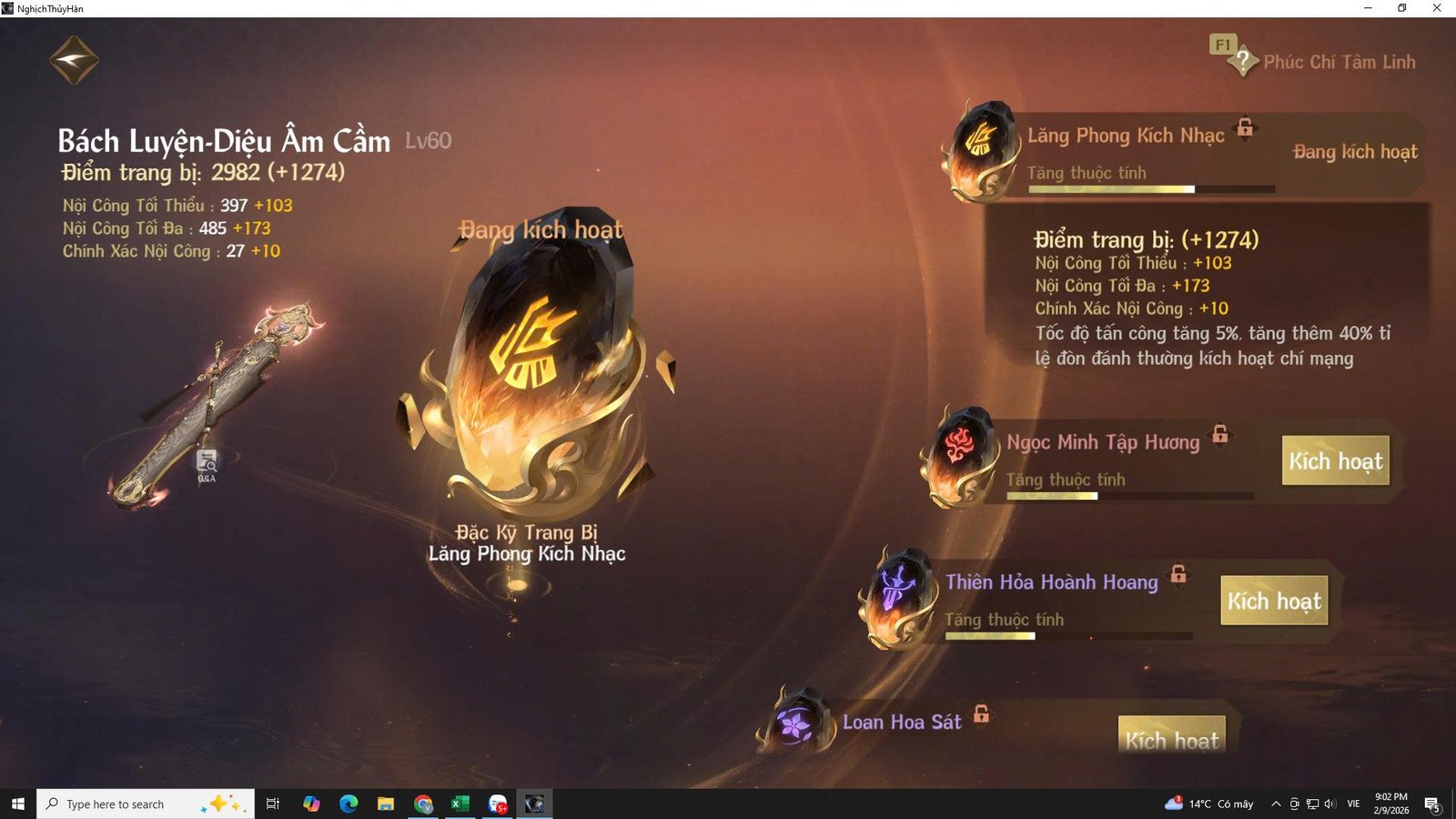This screenshot has width=1456, height=819.
Task: Click the lock icon beside Lăng Phong Kích Nhạc
Action: [1244, 128]
